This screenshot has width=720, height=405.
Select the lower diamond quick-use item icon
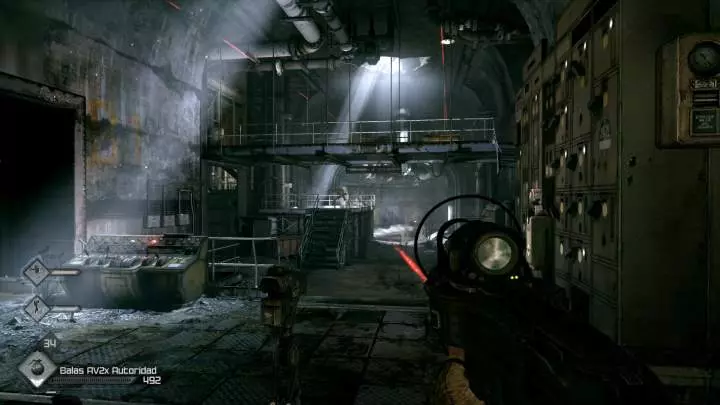36,308
